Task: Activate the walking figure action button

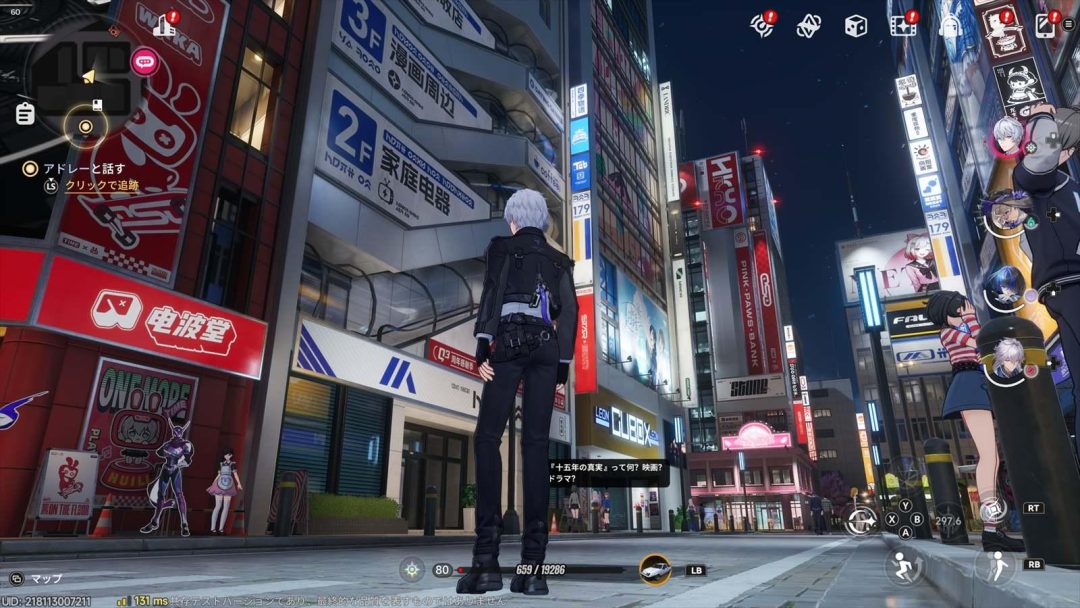Action: (995, 567)
